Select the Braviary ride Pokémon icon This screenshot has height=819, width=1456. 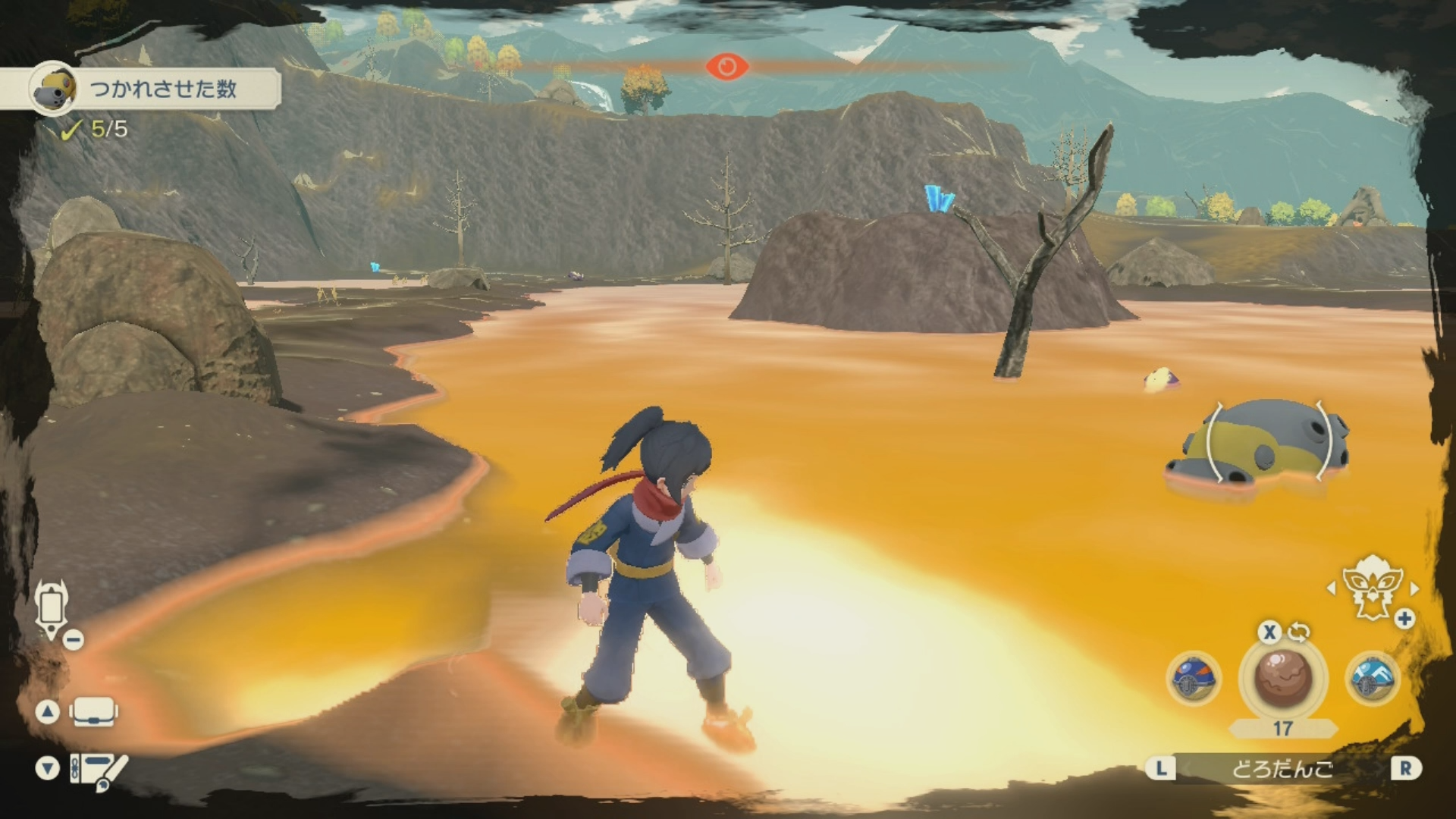point(1371,589)
